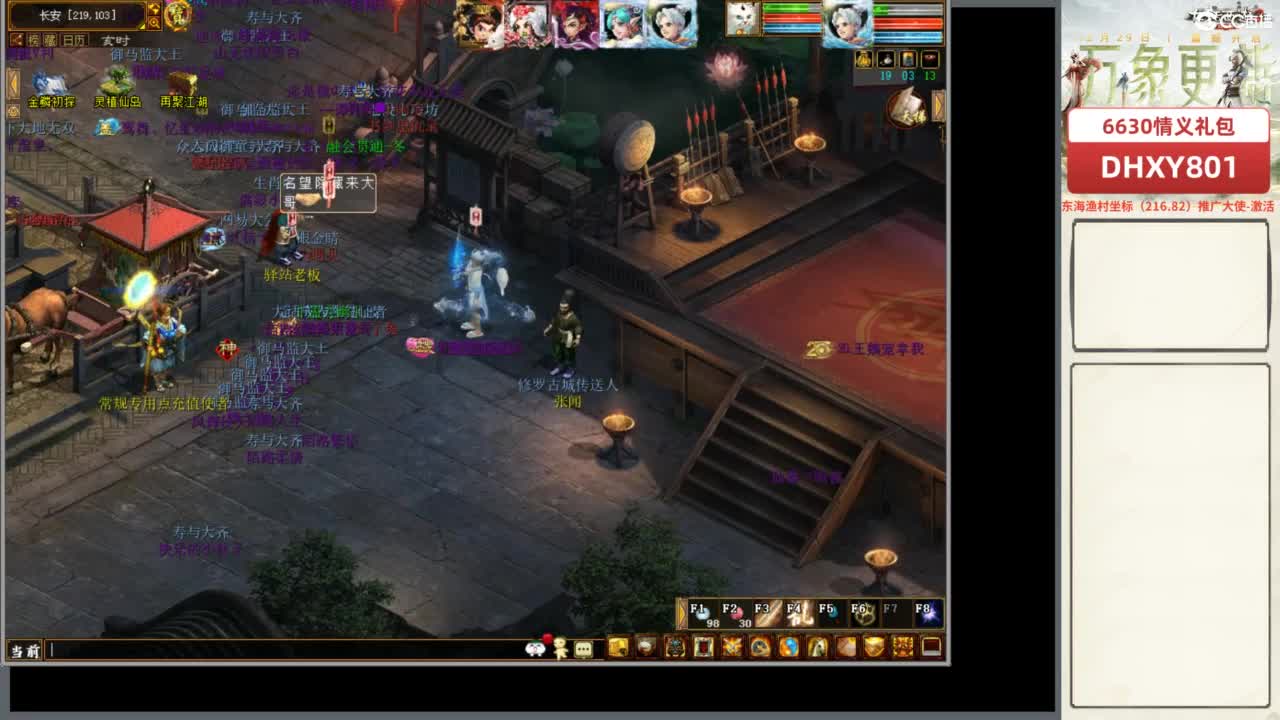Viewport: 1280px width, 720px height.
Task: Collapse the left activity panel with the arrow
Action: pos(13,82)
